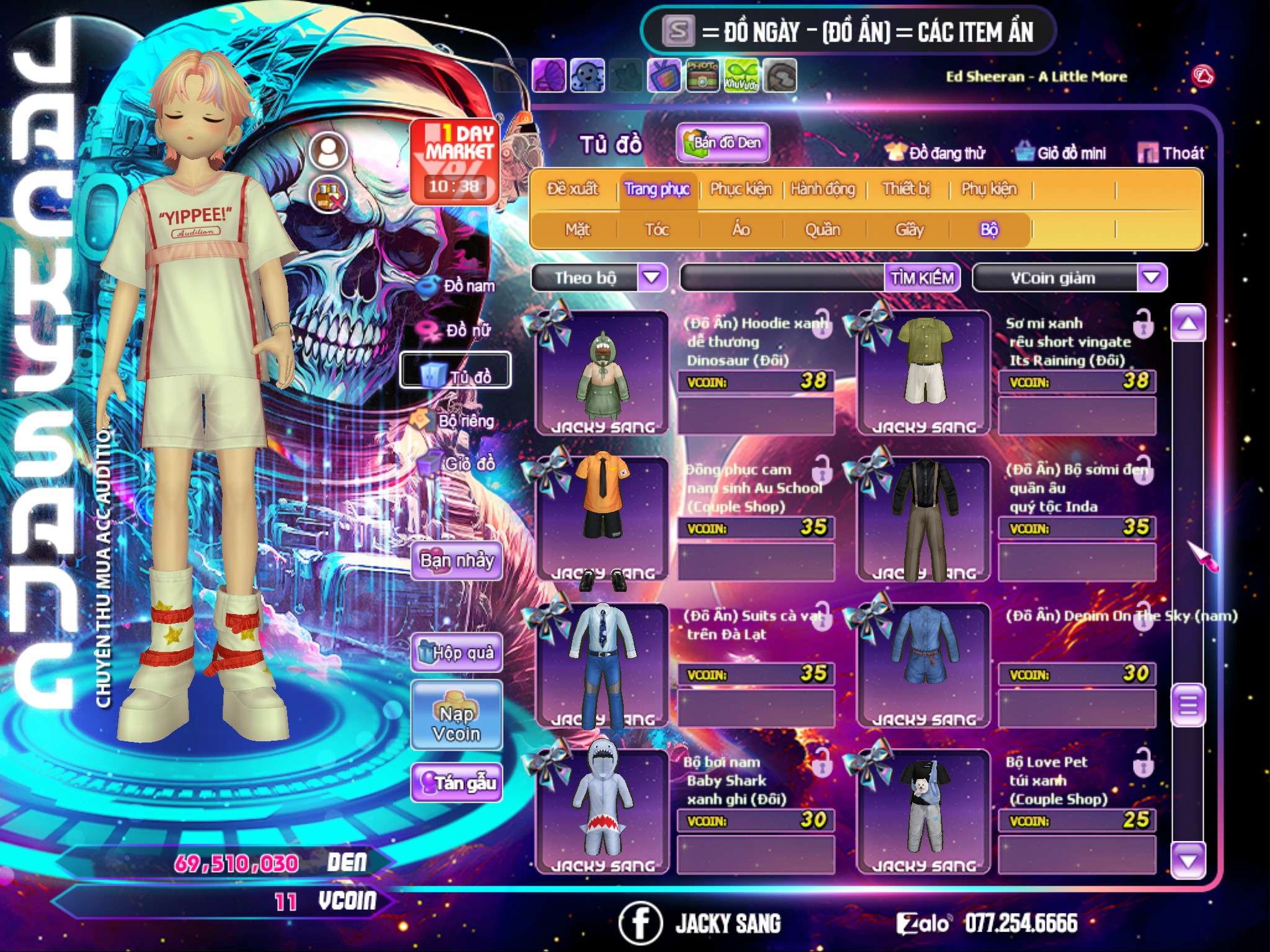Image resolution: width=1270 pixels, height=952 pixels.
Task: Open the Hành động tab
Action: point(823,189)
